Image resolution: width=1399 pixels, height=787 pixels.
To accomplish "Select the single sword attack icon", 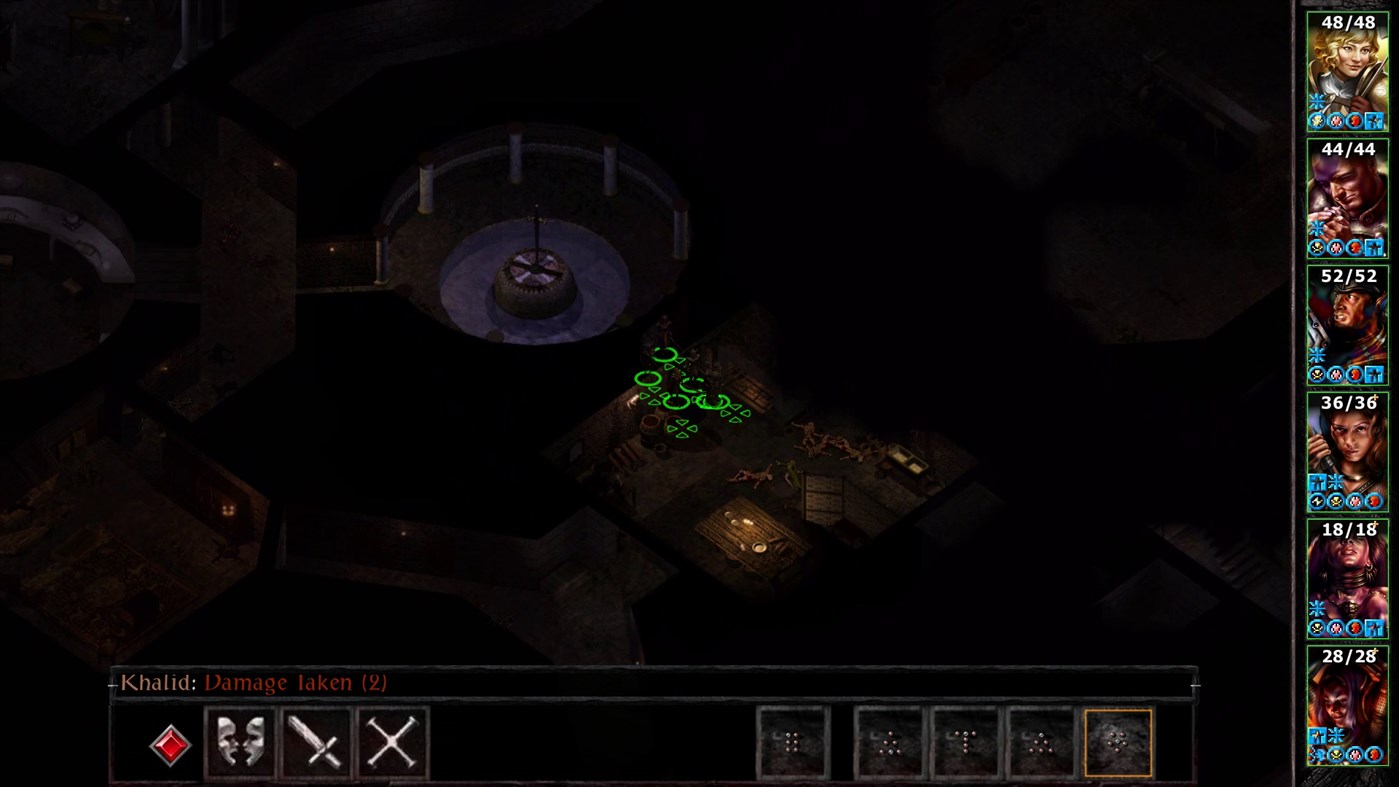I will pyautogui.click(x=317, y=740).
